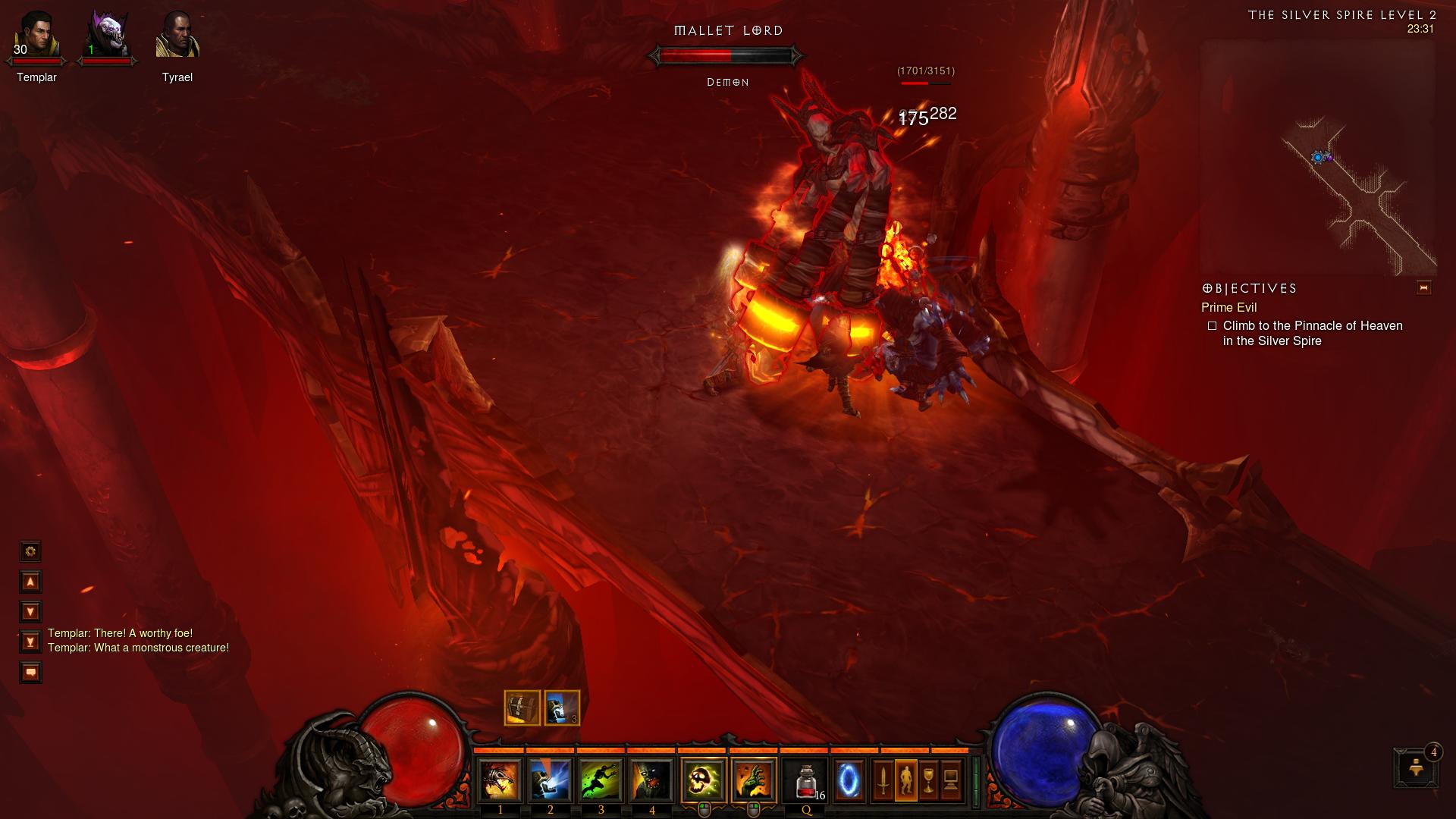Activate the masked beast skill in slot 1
Viewport: 1456px width, 819px height.
500,780
